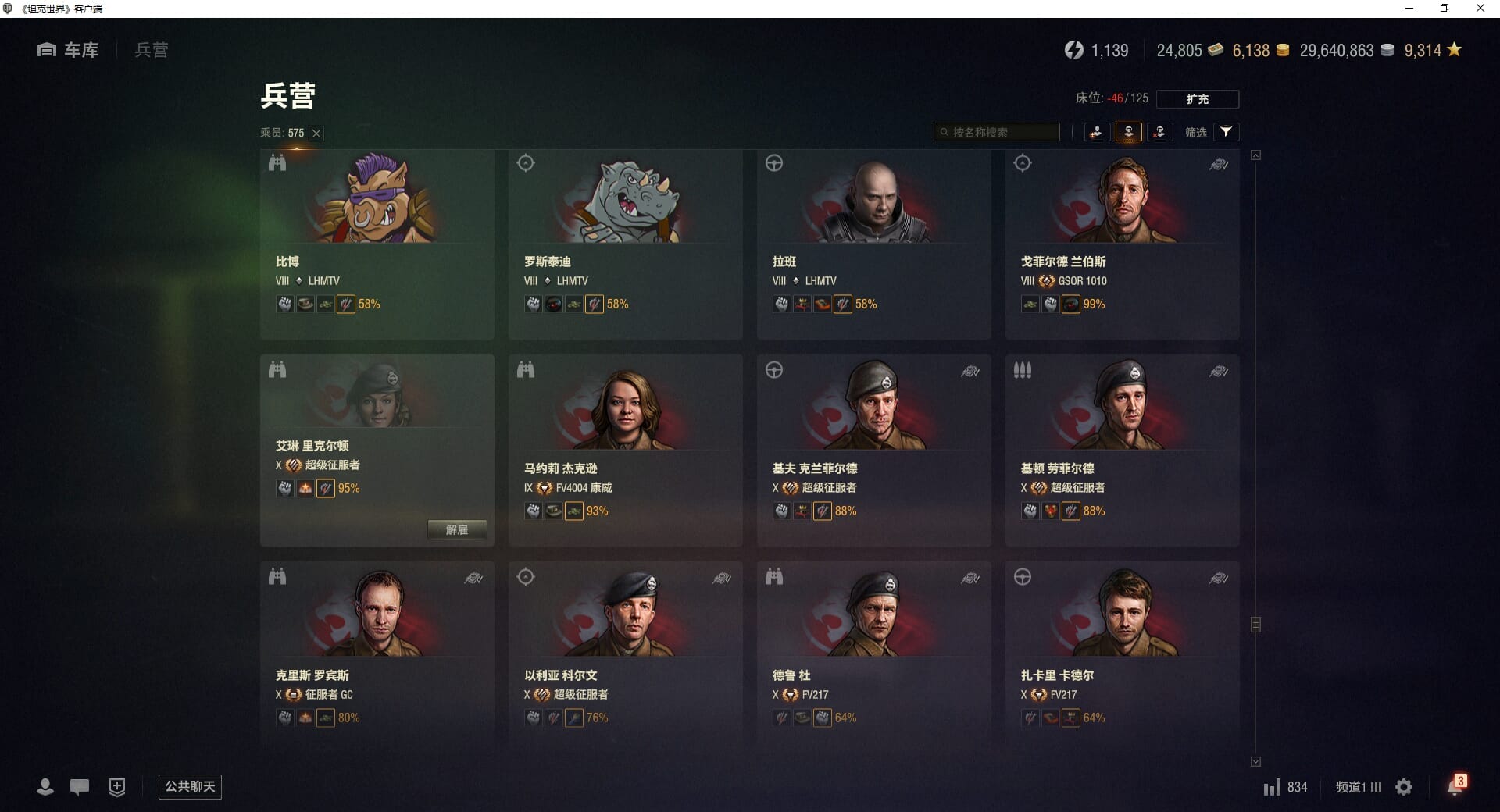The height and width of the screenshot is (812, 1500).
Task: Open 戈菲尔德 兰伯斯 crew card
Action: pyautogui.click(x=1122, y=244)
